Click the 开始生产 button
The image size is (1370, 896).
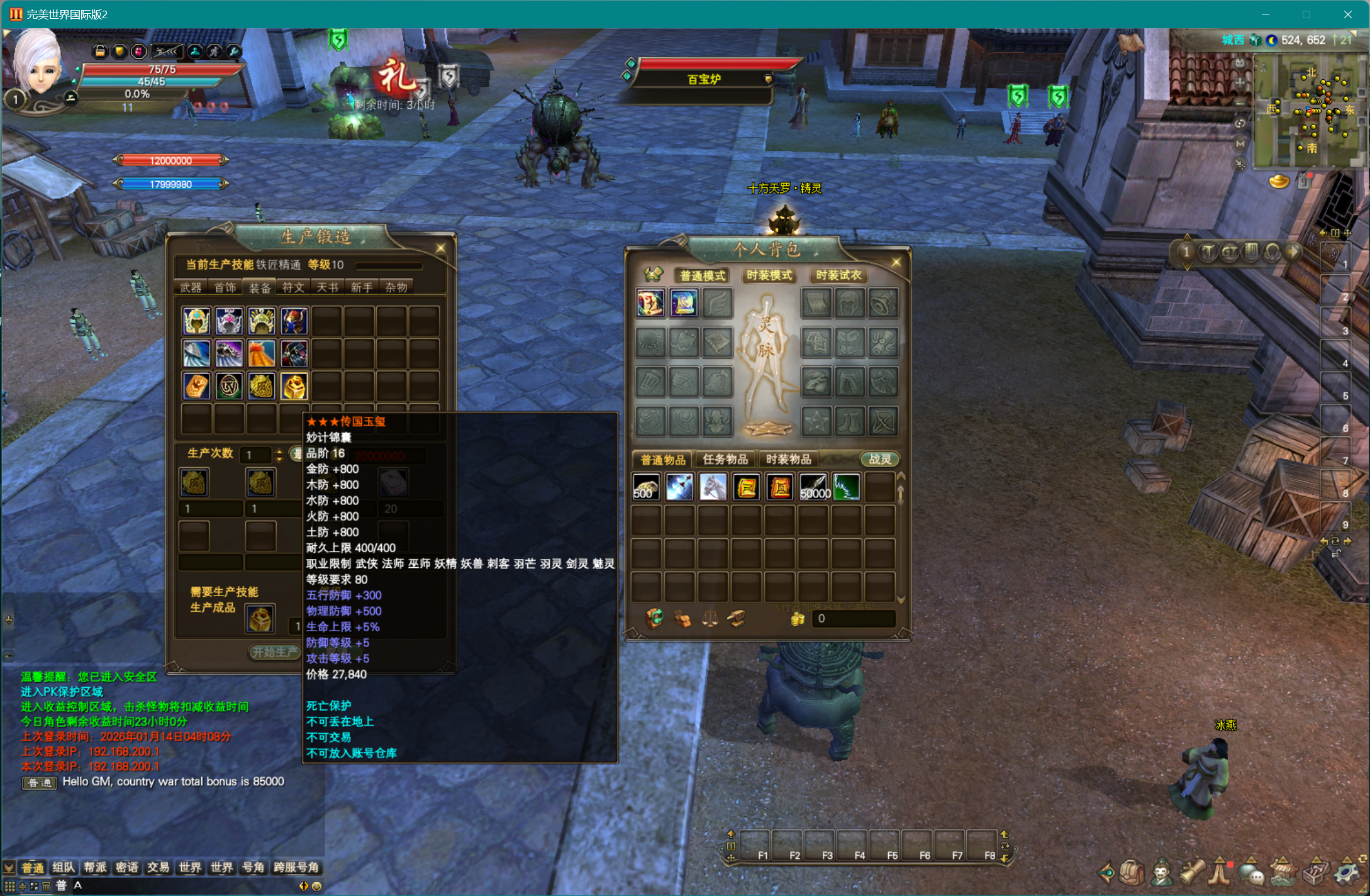coord(275,652)
